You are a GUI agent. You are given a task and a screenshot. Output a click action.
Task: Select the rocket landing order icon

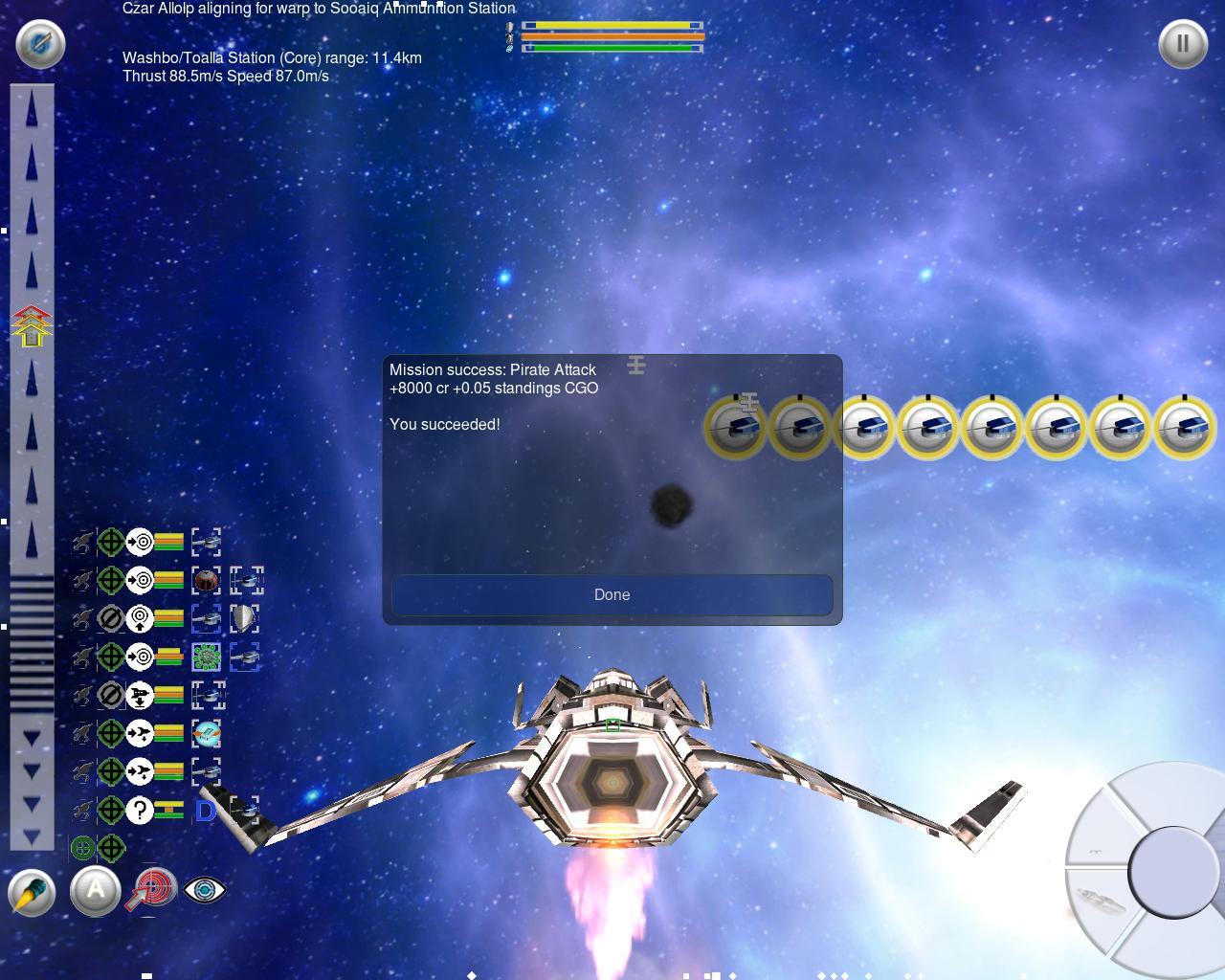point(140,695)
